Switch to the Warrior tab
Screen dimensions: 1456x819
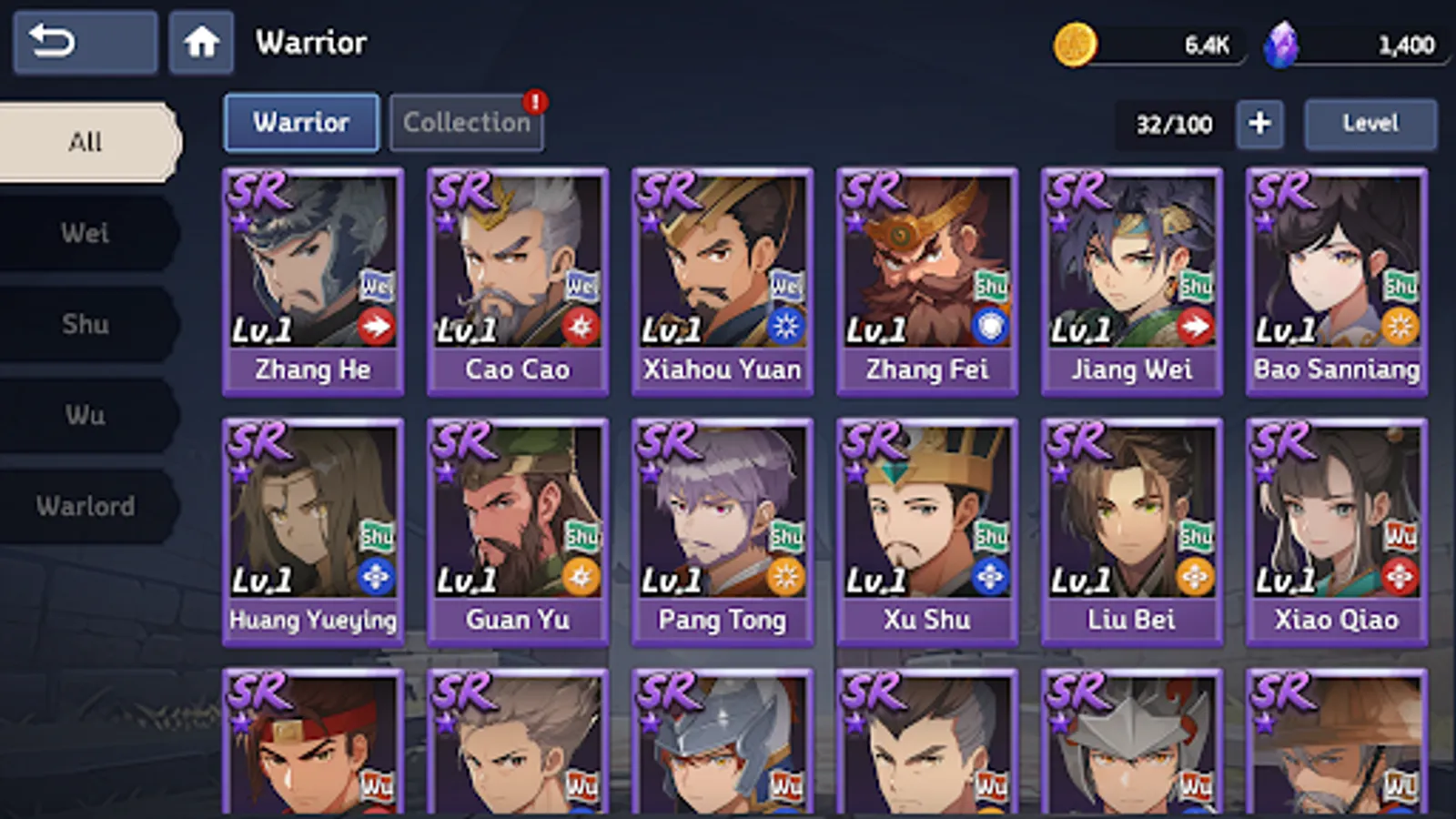(301, 122)
